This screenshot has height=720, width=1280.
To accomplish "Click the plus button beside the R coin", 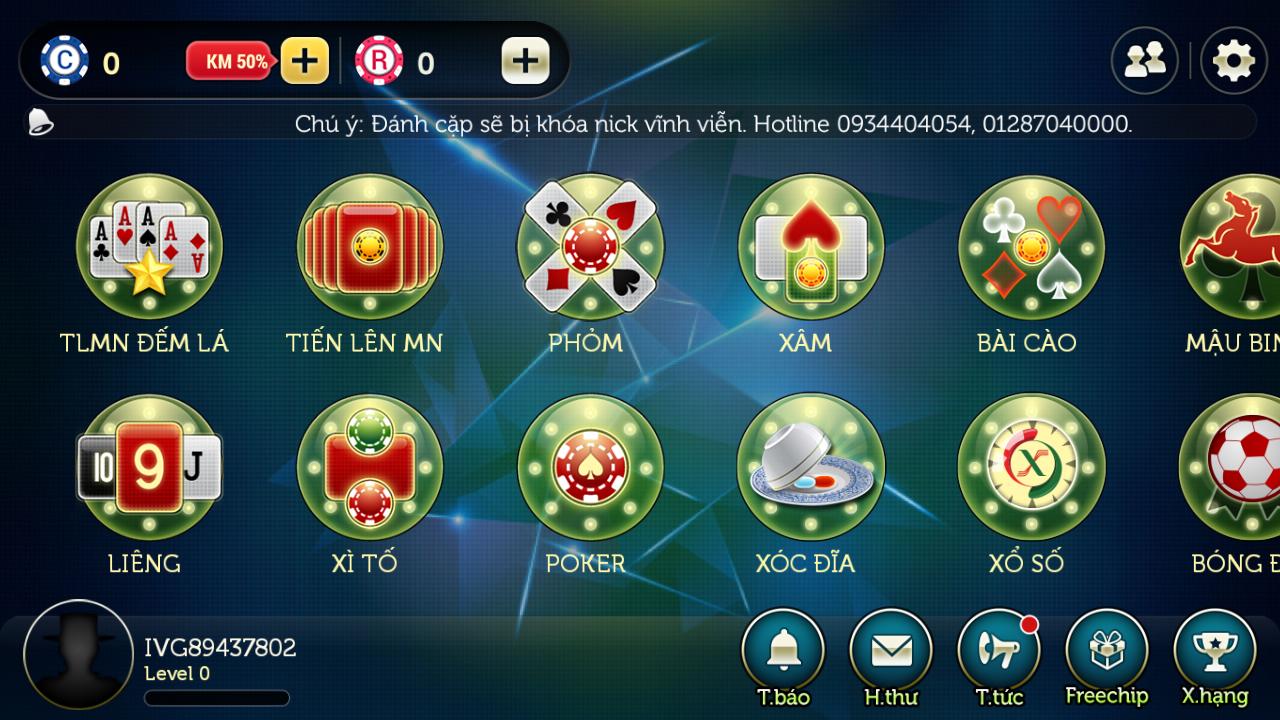I will pos(525,61).
